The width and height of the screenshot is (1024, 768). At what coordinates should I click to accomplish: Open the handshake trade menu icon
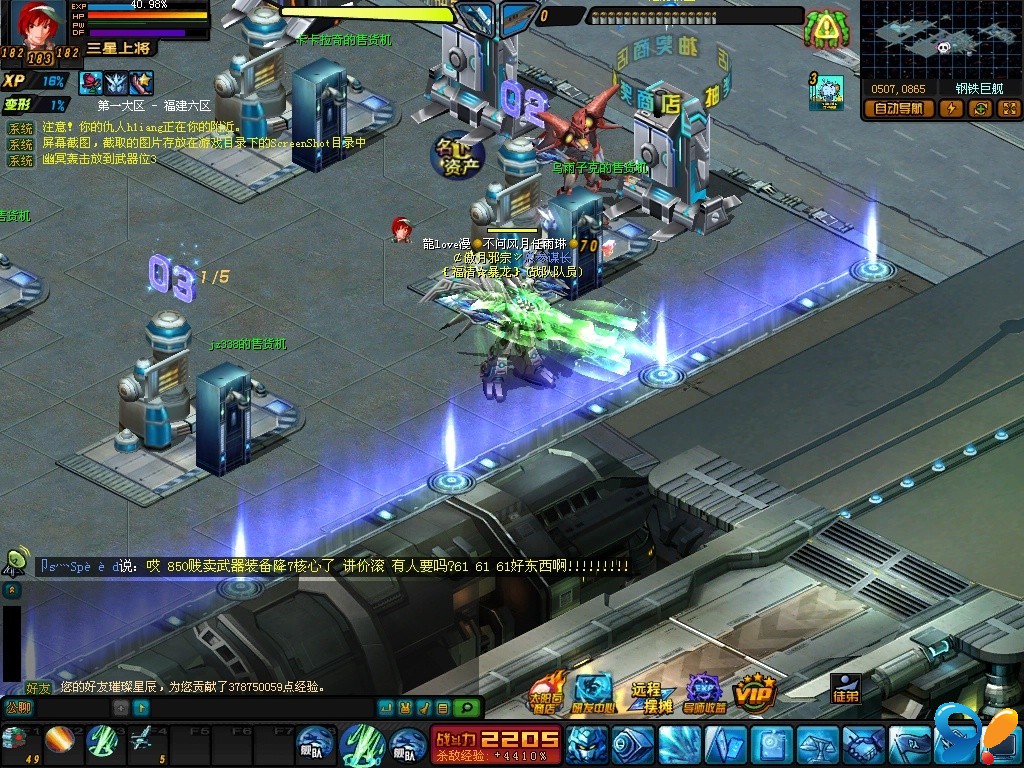(863, 744)
